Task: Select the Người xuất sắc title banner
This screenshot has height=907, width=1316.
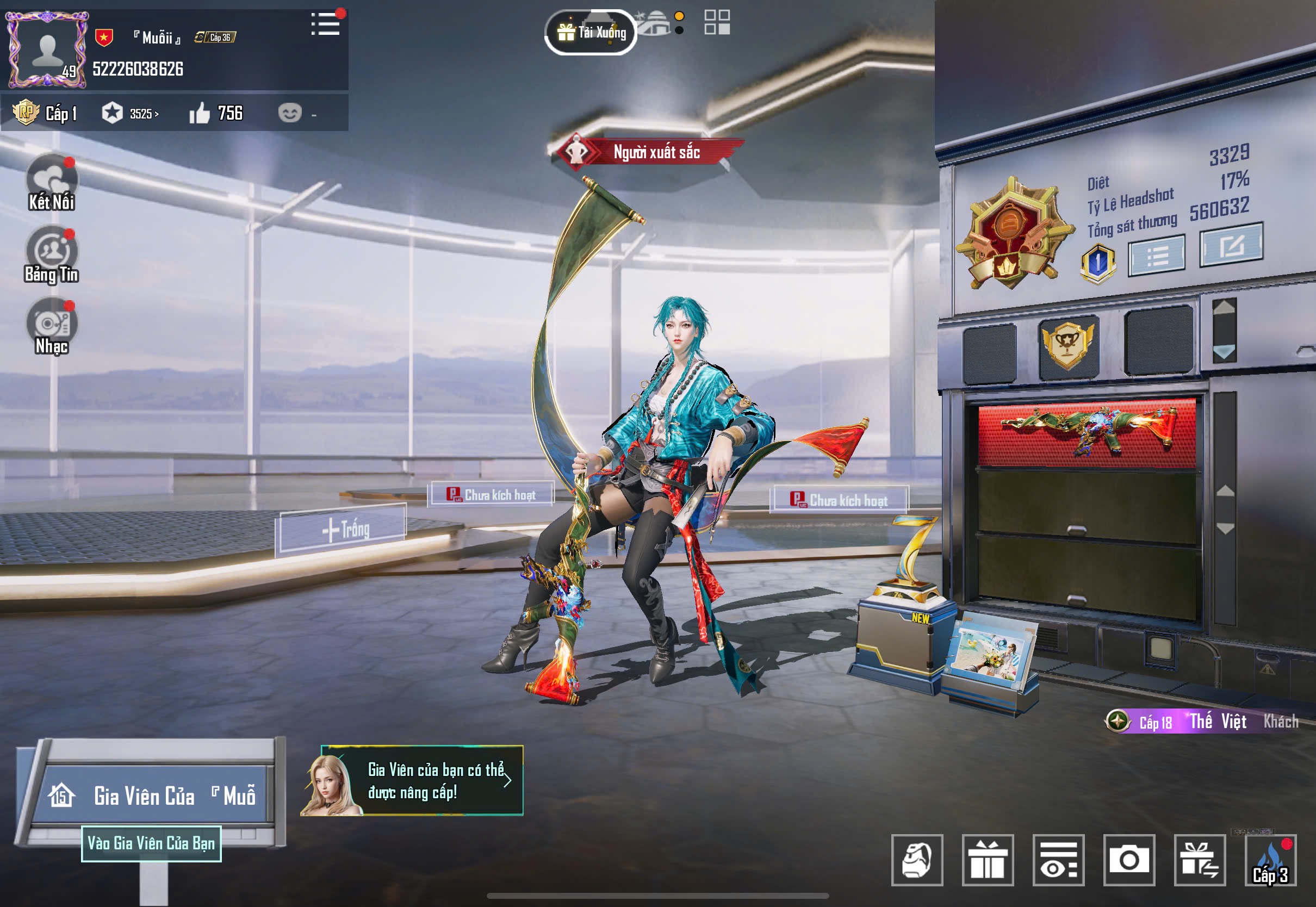Action: point(648,152)
